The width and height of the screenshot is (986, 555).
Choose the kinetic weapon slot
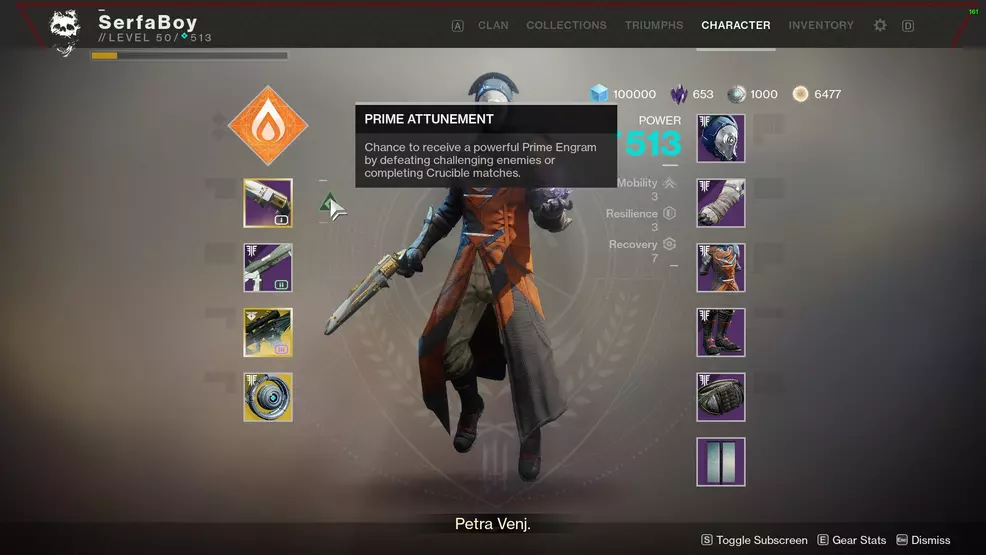[x=268, y=203]
